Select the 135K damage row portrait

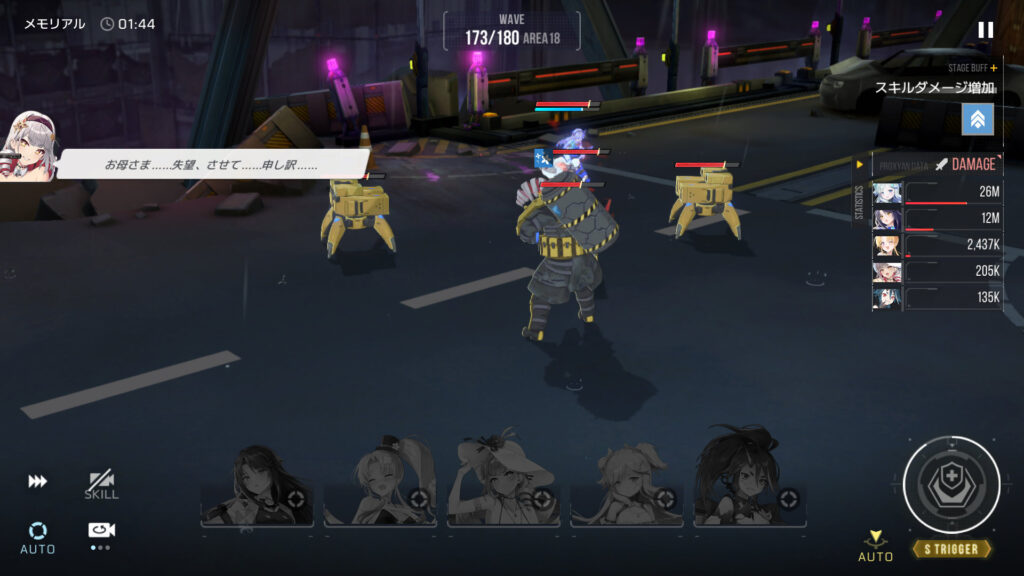click(x=887, y=298)
